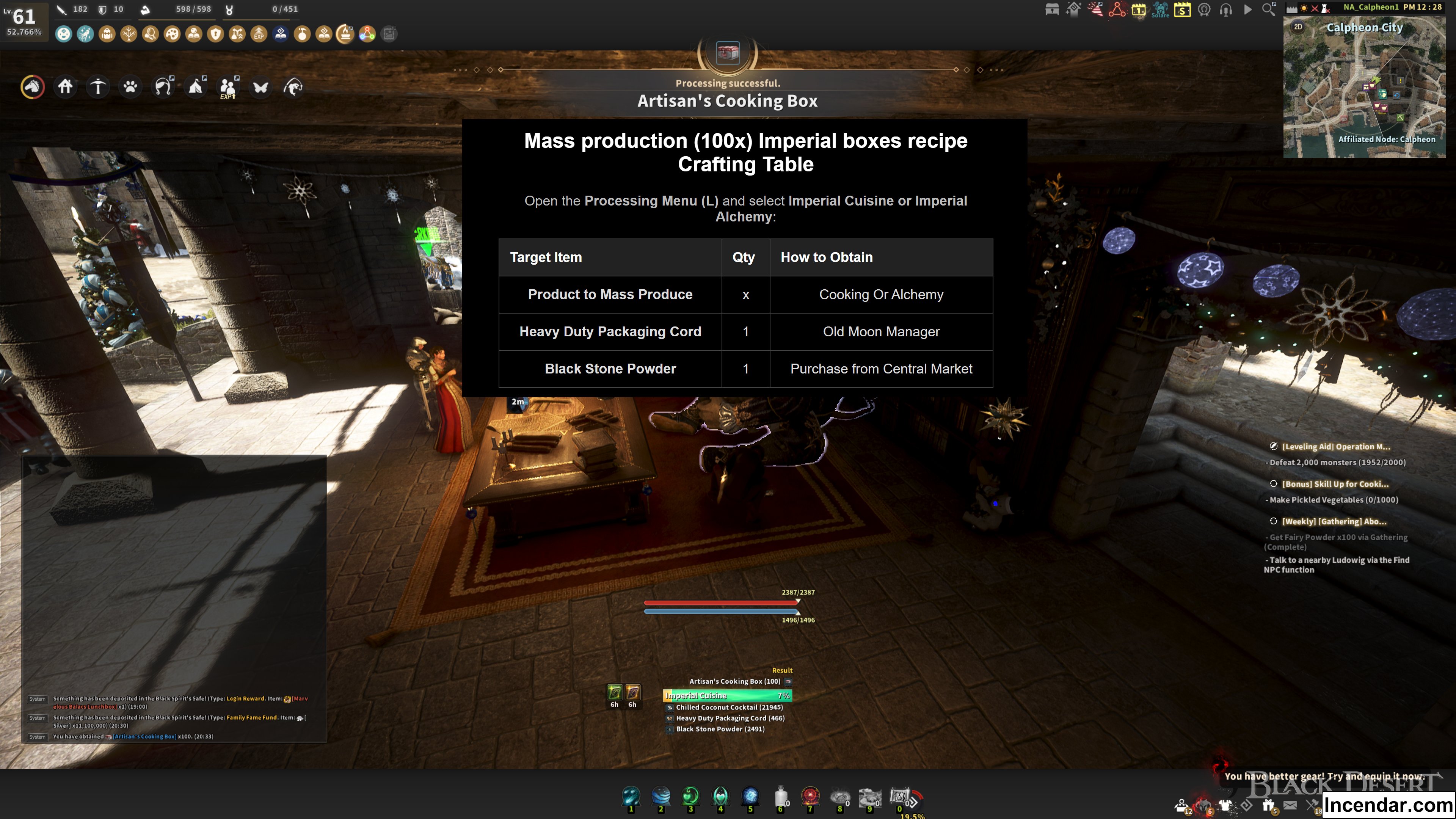
Task: Select the tent camp icon
Action: (196, 87)
